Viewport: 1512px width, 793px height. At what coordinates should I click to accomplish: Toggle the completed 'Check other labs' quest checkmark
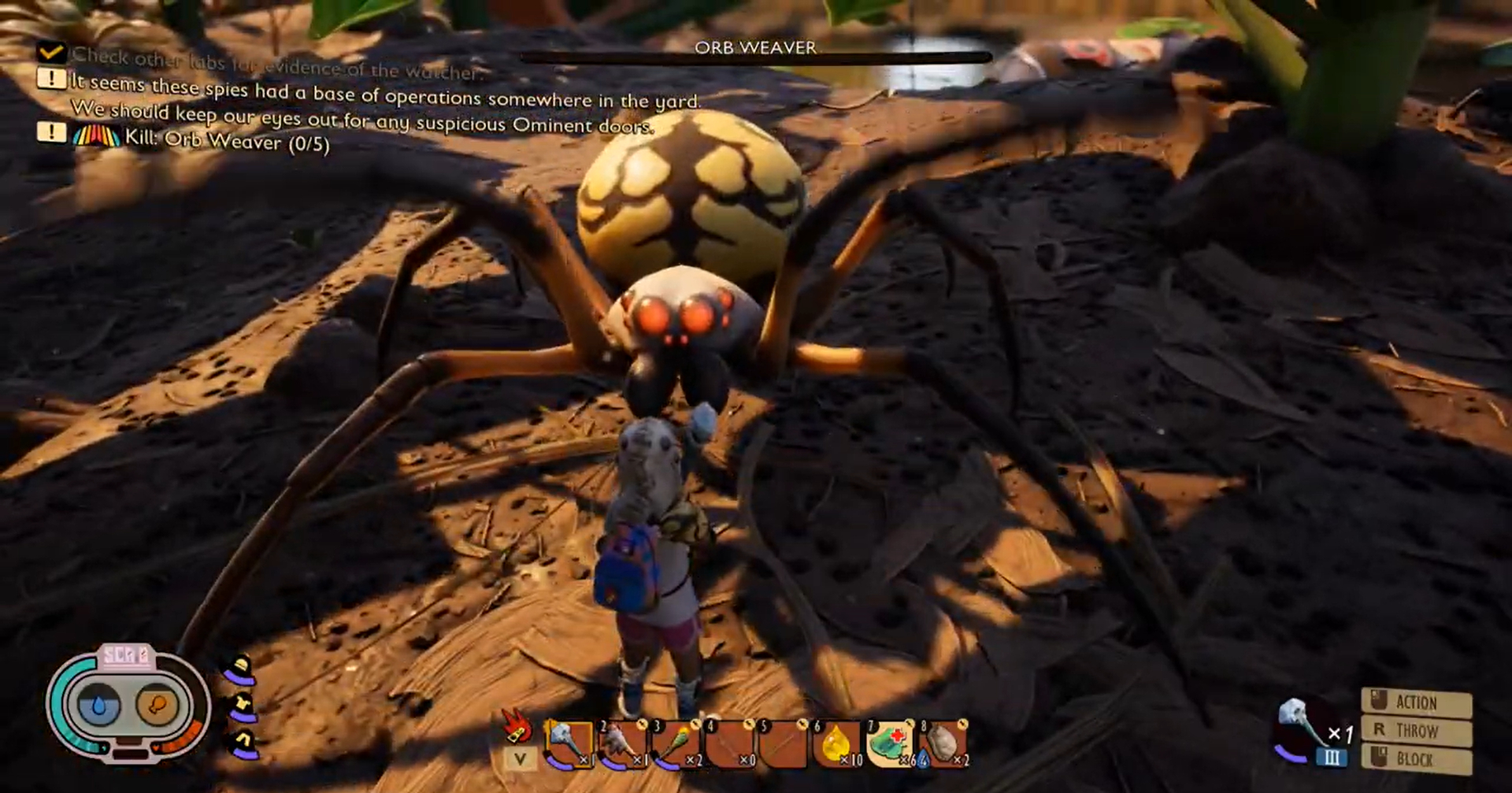[50, 53]
